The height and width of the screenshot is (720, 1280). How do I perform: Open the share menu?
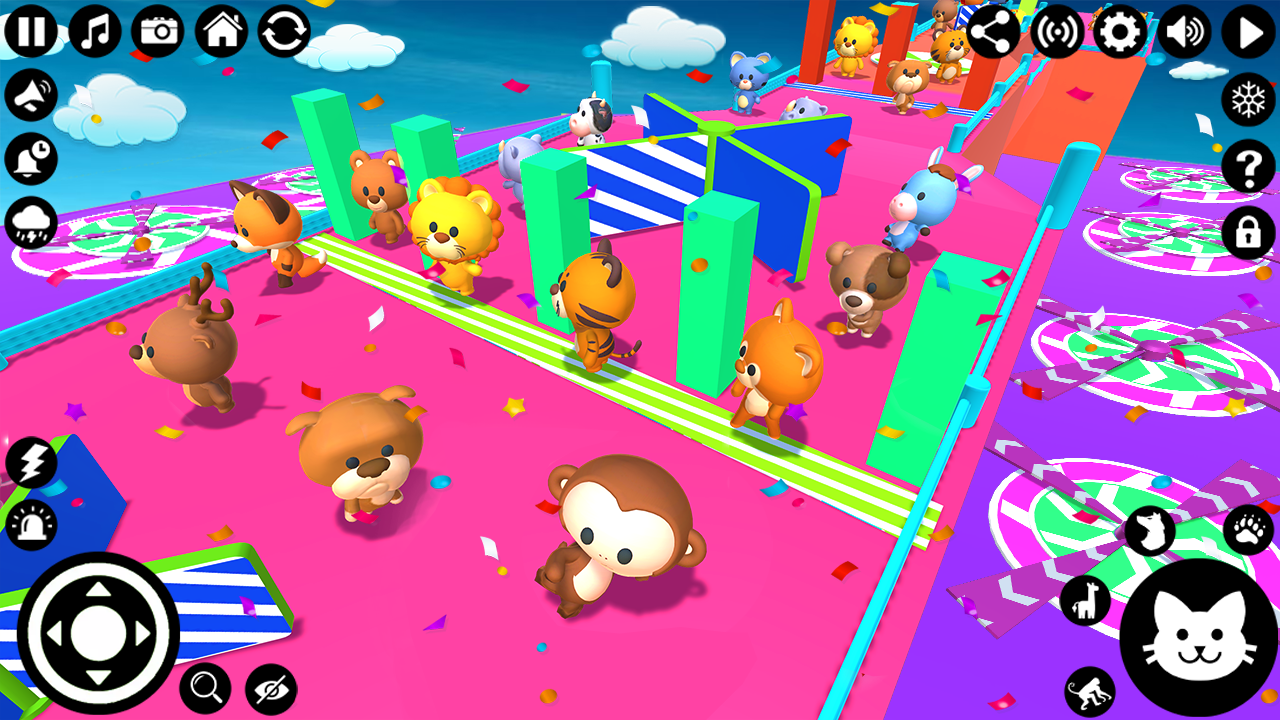(x=993, y=31)
